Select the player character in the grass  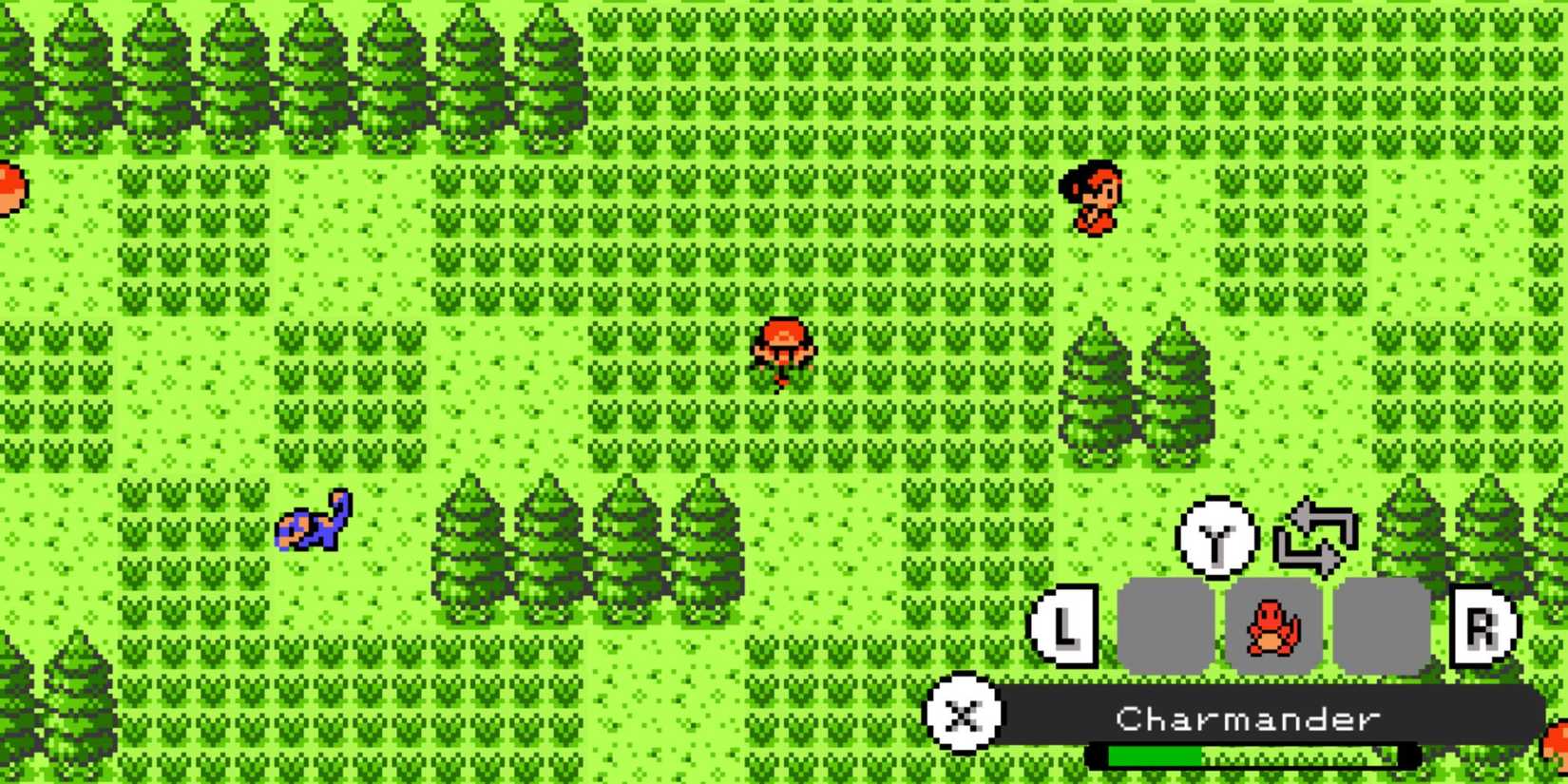[781, 350]
